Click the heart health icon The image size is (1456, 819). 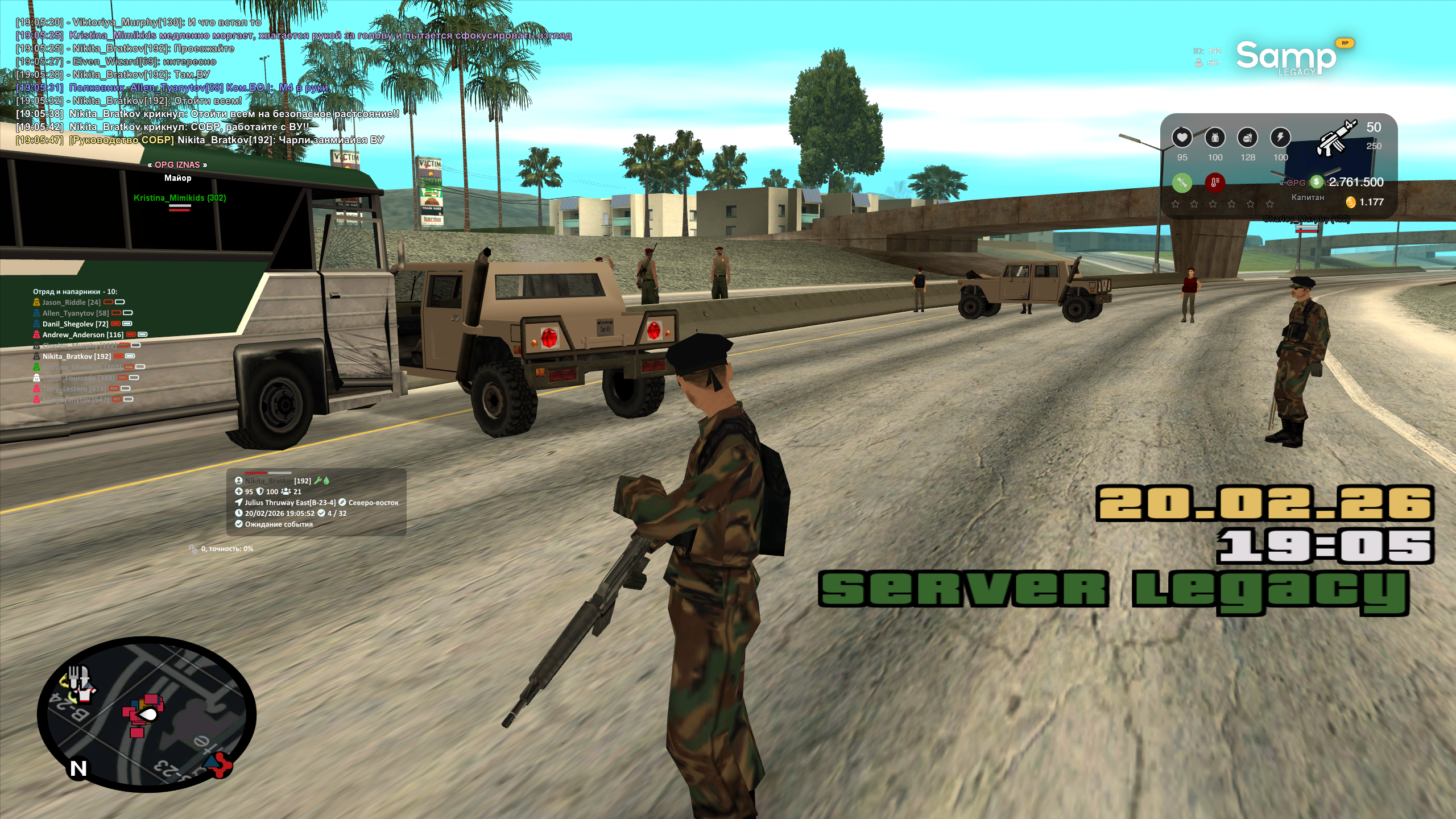pos(1182,138)
